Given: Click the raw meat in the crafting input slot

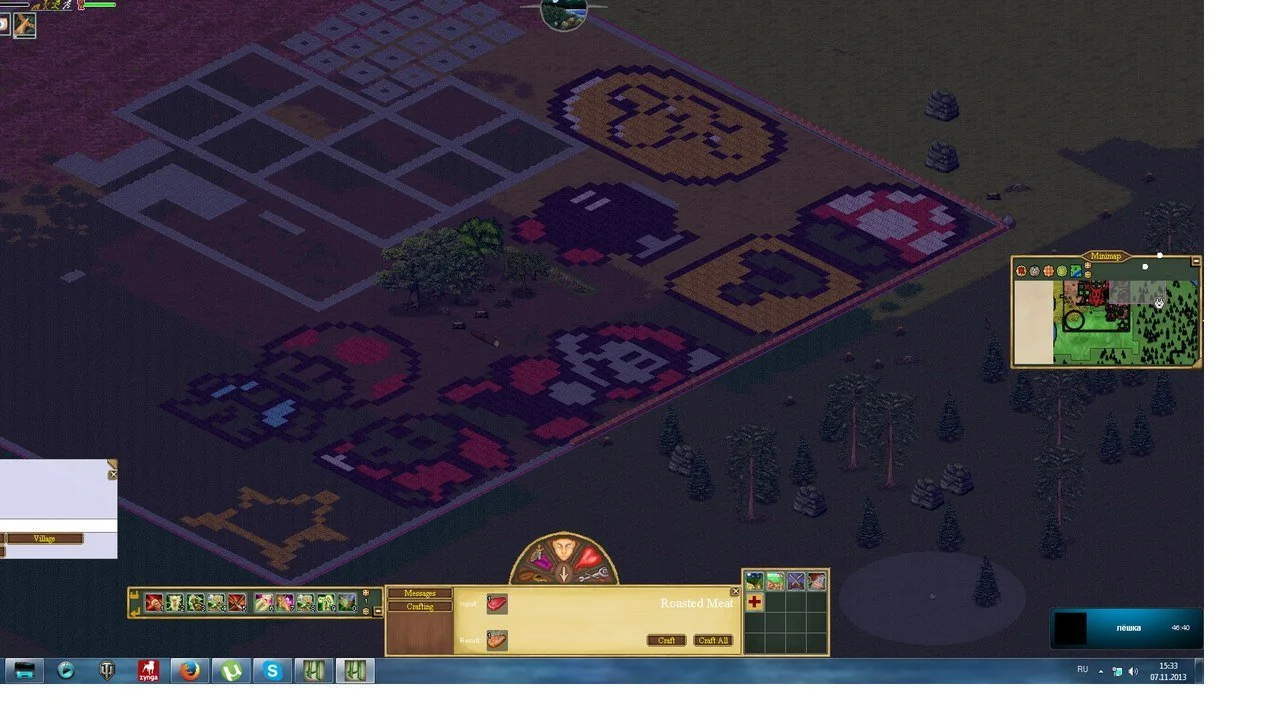Looking at the screenshot, I should click(x=495, y=604).
